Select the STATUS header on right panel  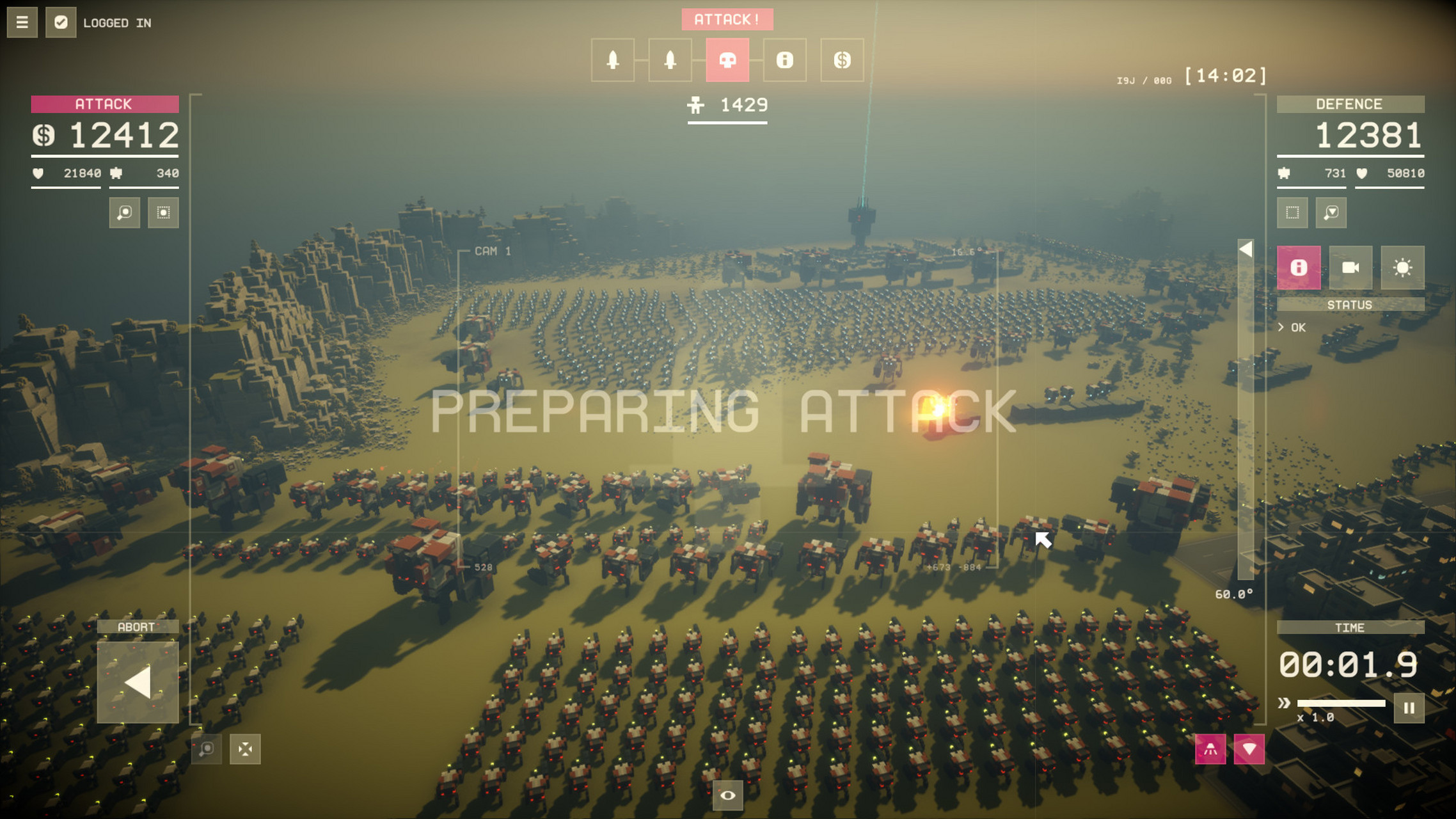pyautogui.click(x=1350, y=305)
